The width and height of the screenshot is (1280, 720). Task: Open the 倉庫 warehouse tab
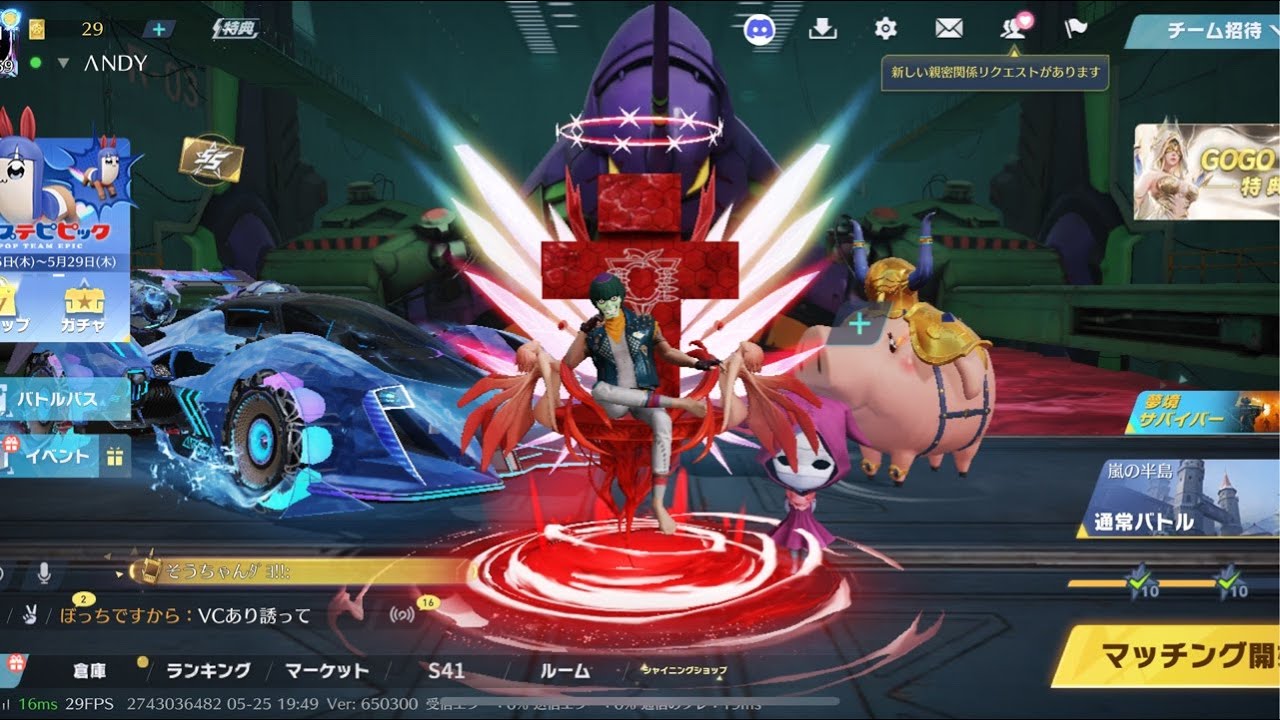pos(90,671)
